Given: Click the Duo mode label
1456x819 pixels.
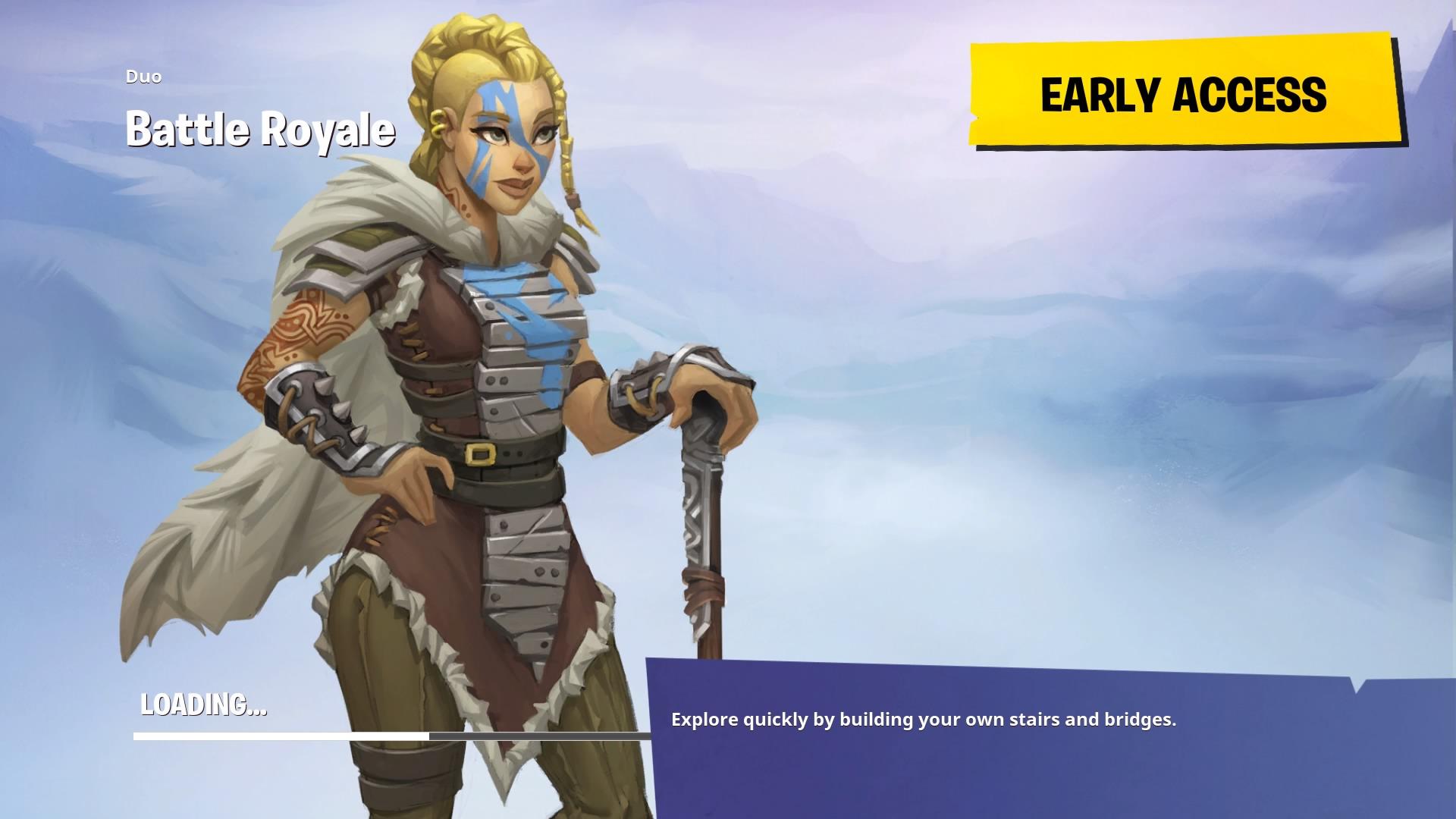Looking at the screenshot, I should (x=143, y=77).
